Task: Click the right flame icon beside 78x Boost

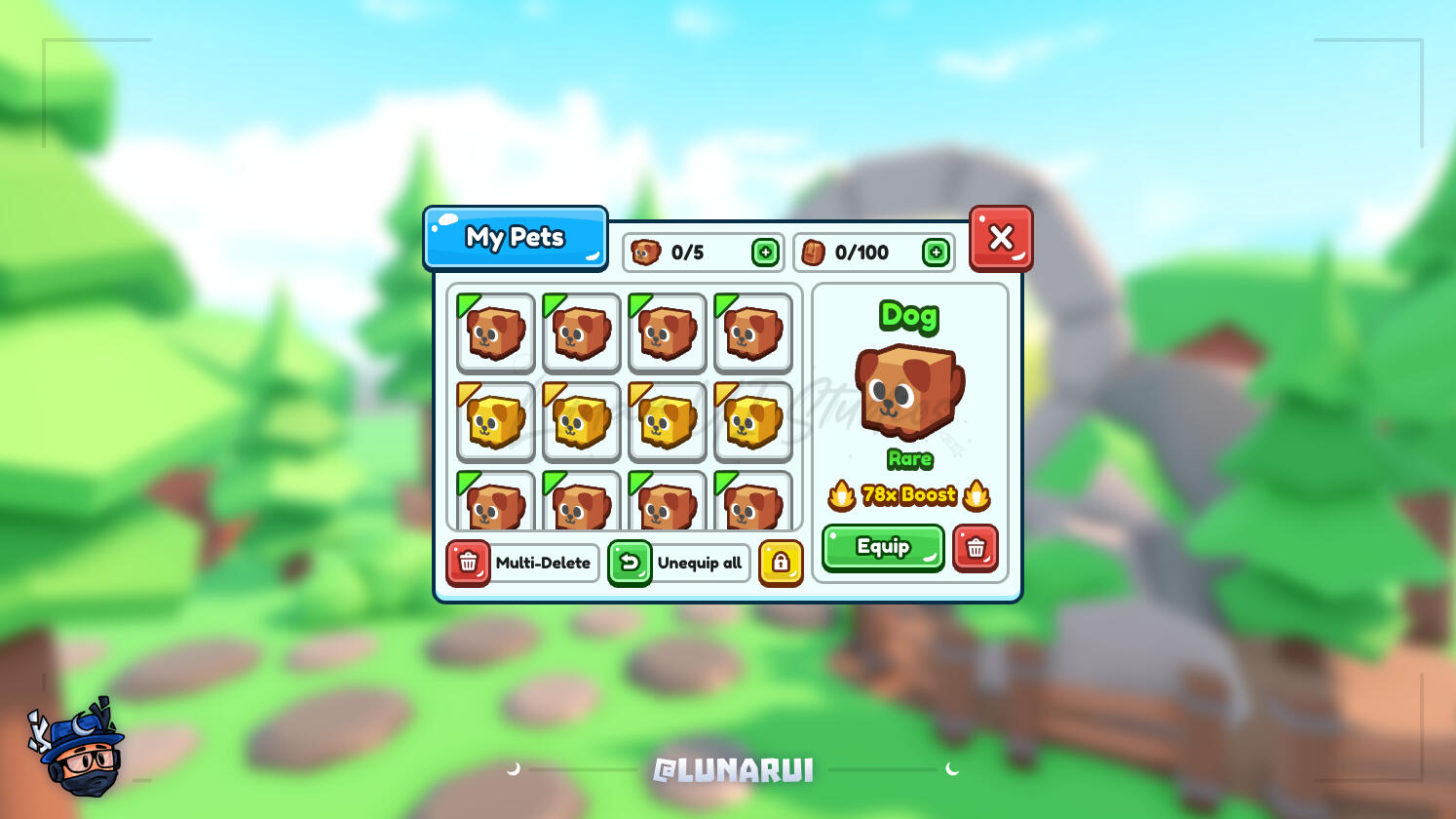Action: click(x=976, y=494)
